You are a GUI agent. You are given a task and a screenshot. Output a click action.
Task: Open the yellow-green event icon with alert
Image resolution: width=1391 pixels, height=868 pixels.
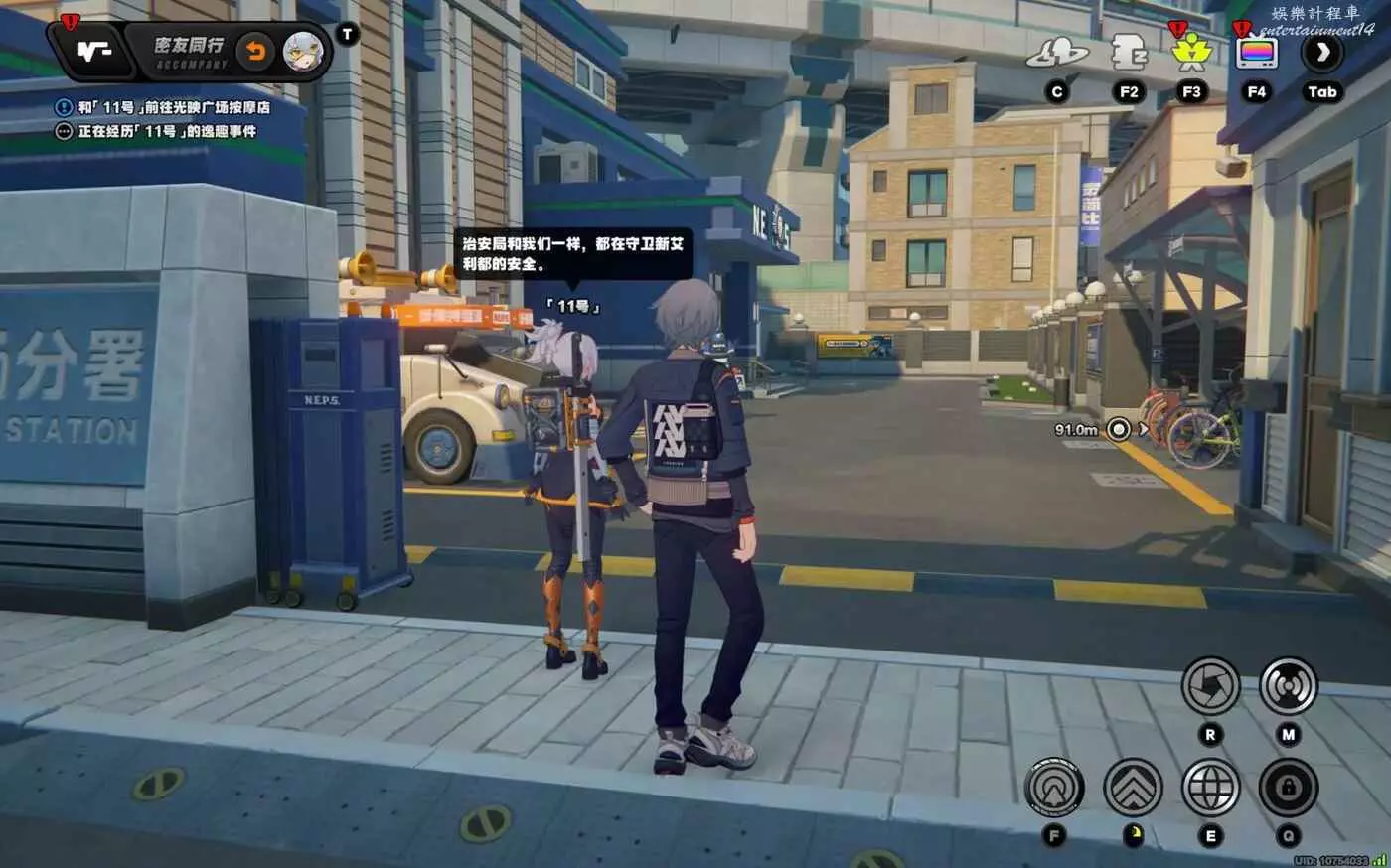(1190, 53)
